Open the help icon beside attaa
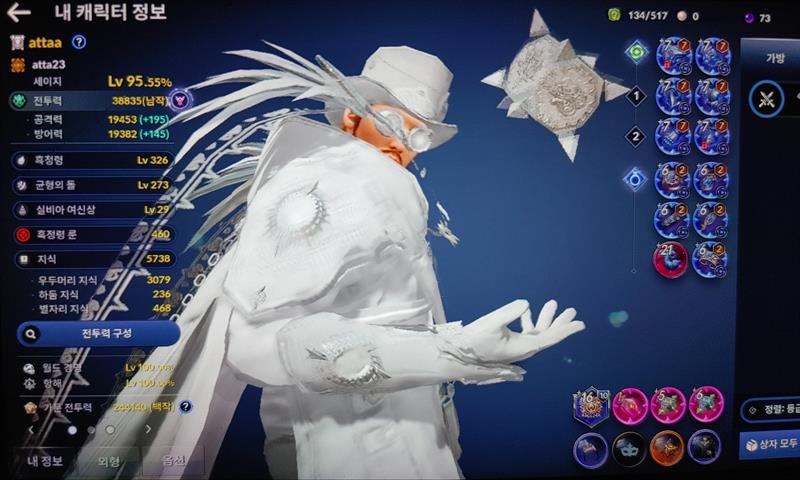 click(x=79, y=42)
